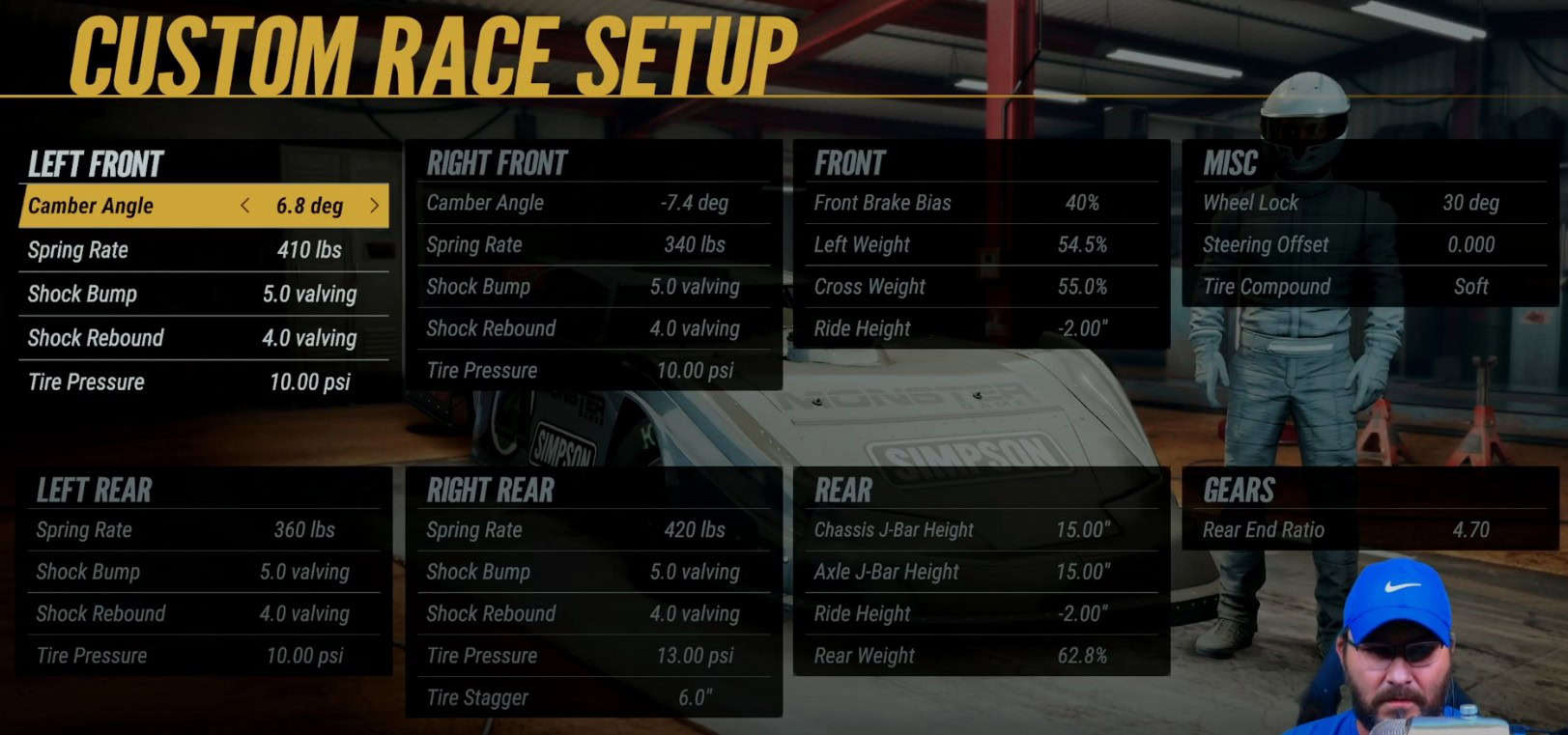Image resolution: width=1568 pixels, height=735 pixels.
Task: Pick the Tire Compound setting
Action: (1368, 287)
